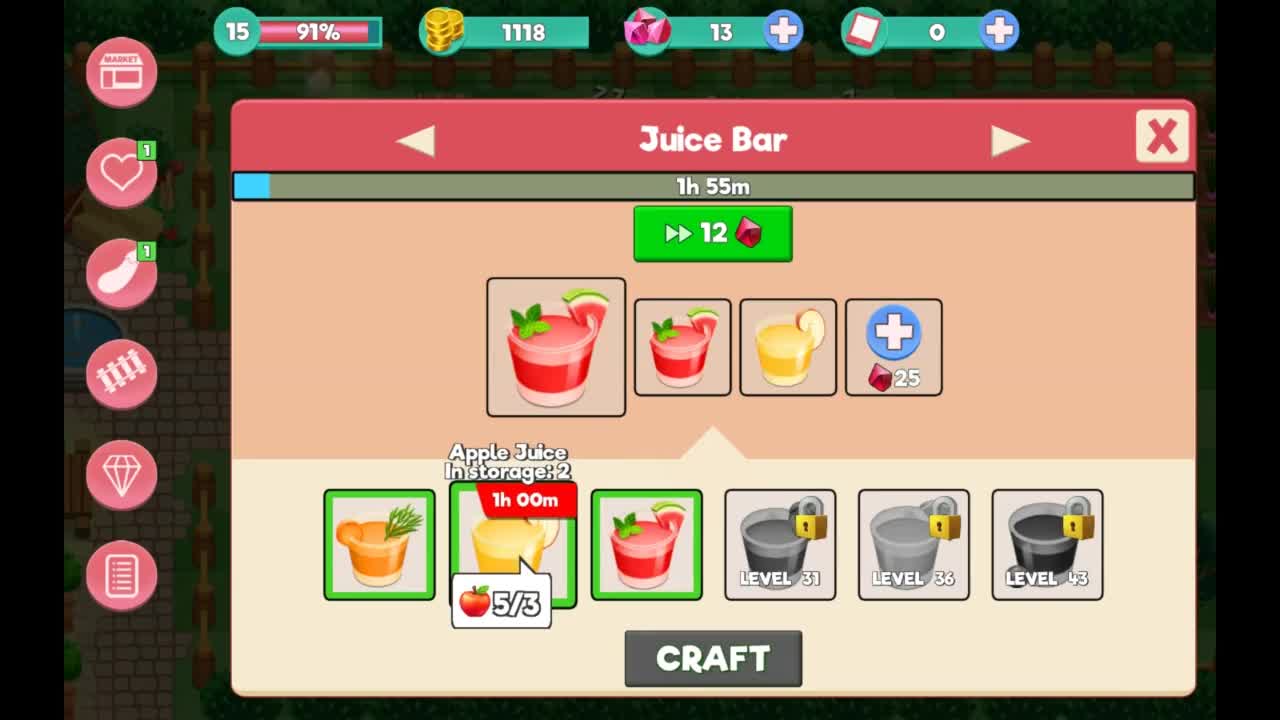
Task: Open the railroad track menu
Action: coord(121,373)
